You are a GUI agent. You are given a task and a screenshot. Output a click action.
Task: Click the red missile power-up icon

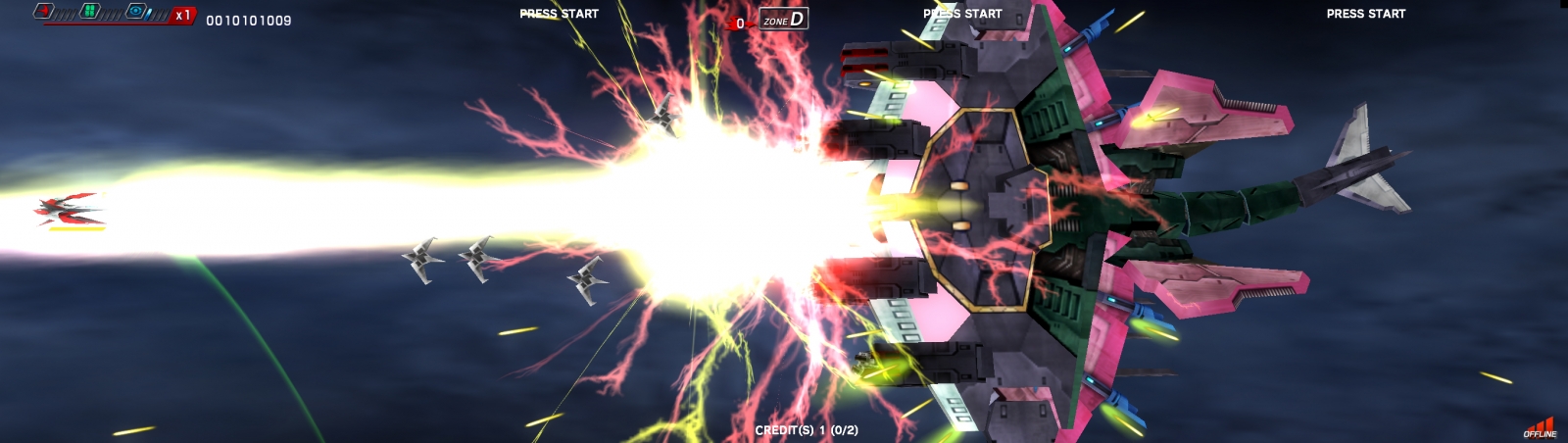click(44, 12)
